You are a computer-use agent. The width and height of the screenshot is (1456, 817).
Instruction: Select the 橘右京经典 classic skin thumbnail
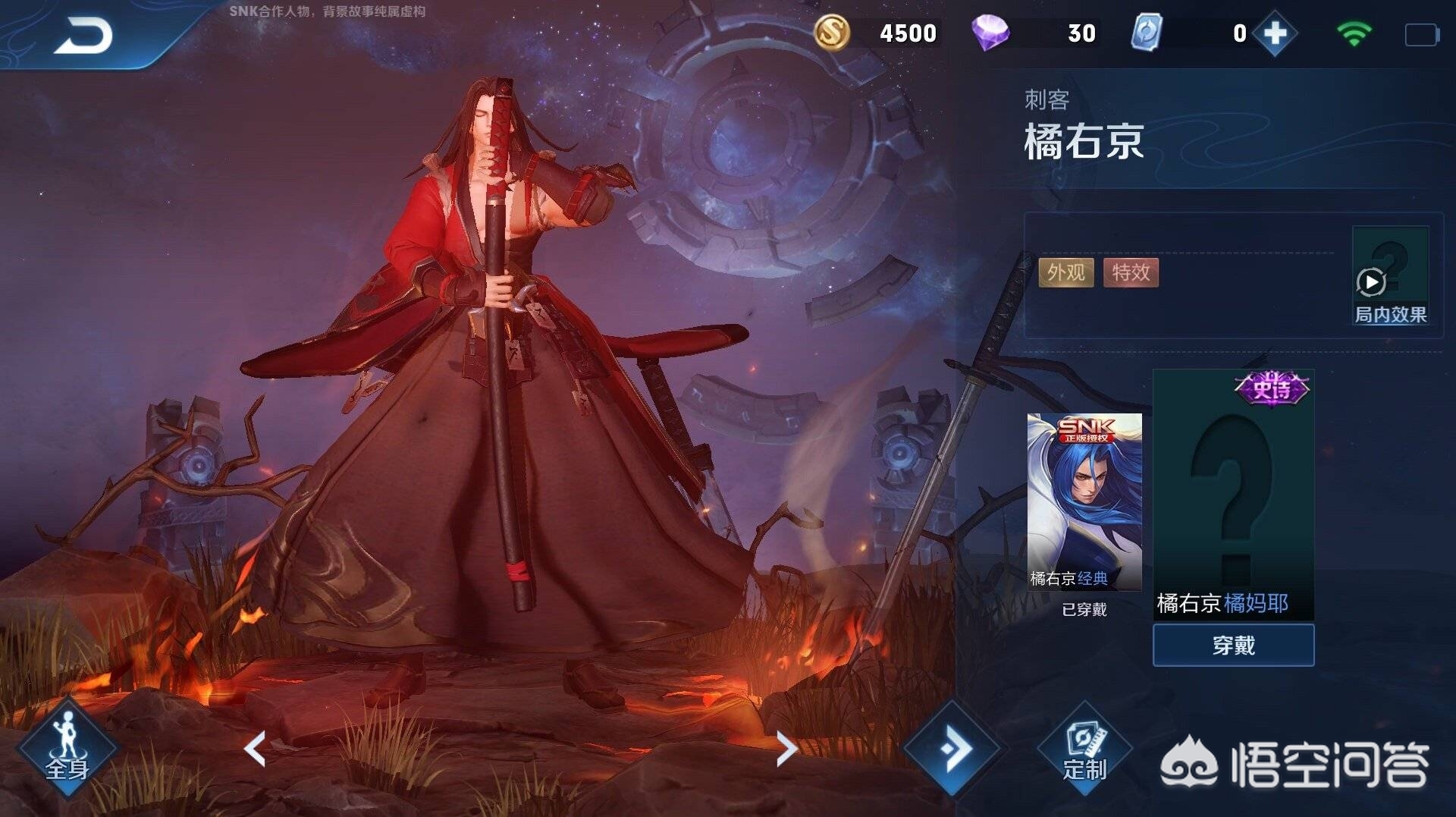pyautogui.click(x=1084, y=501)
